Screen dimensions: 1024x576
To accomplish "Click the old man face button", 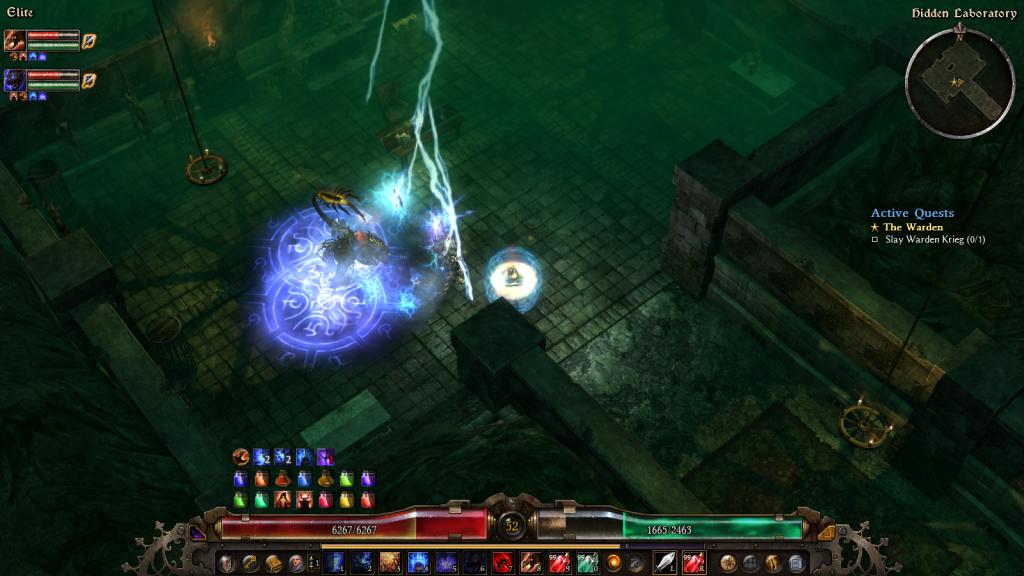I will (x=296, y=562).
